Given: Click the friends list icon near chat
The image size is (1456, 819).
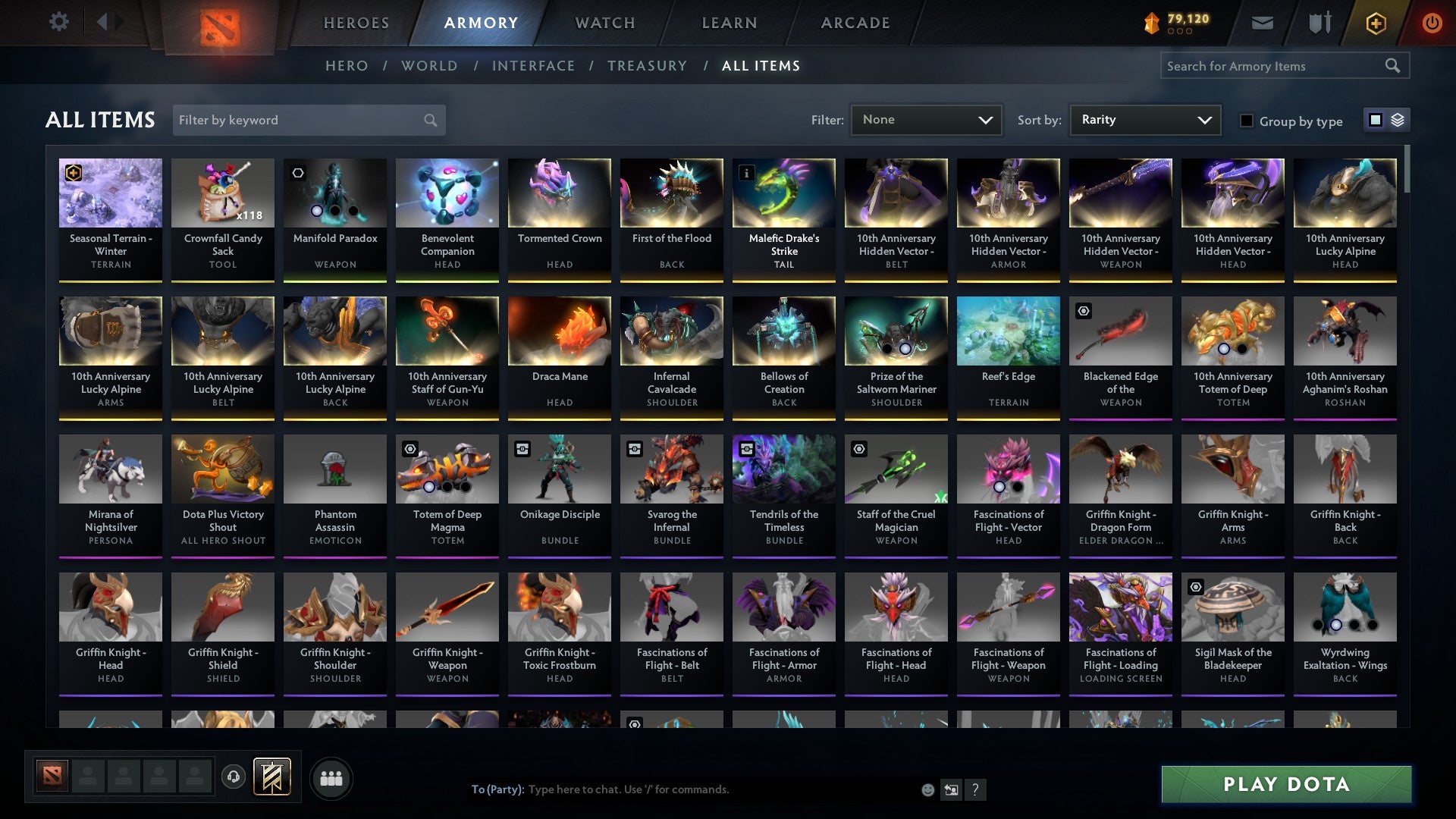Looking at the screenshot, I should (x=331, y=777).
